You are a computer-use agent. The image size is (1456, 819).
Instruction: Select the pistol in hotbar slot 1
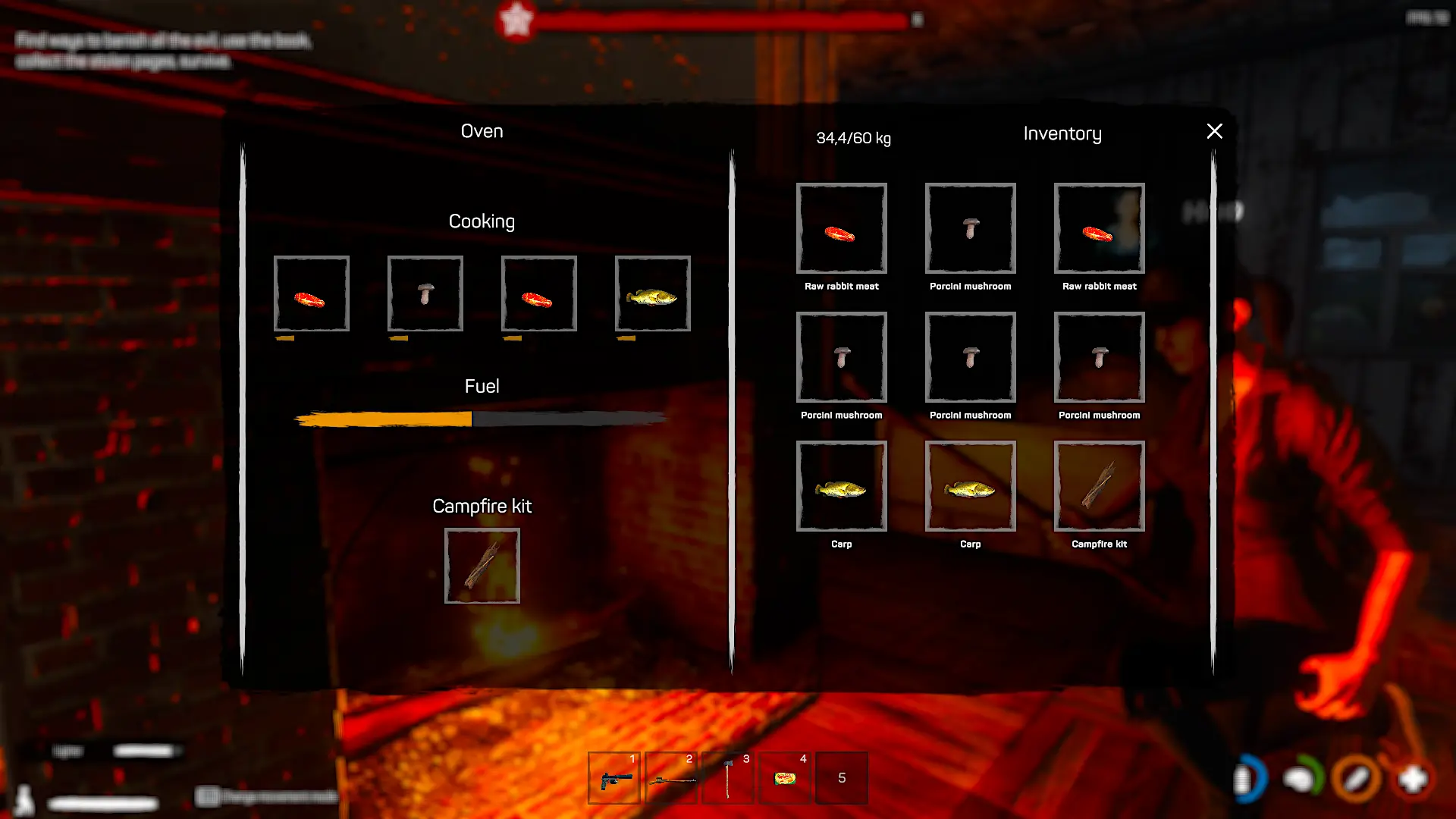click(x=614, y=778)
